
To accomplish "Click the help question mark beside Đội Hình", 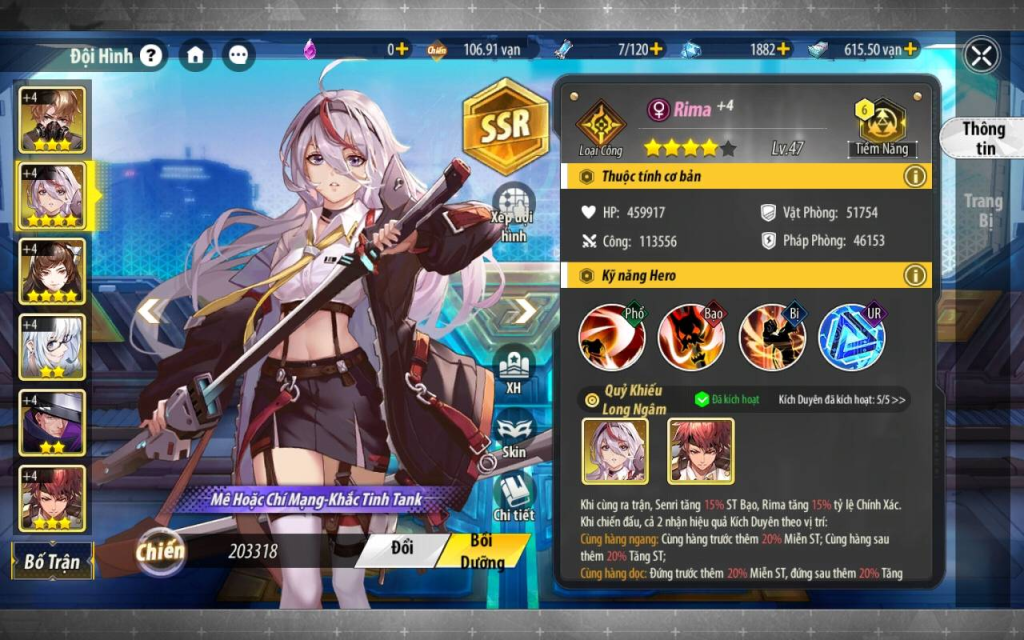I will pyautogui.click(x=150, y=55).
